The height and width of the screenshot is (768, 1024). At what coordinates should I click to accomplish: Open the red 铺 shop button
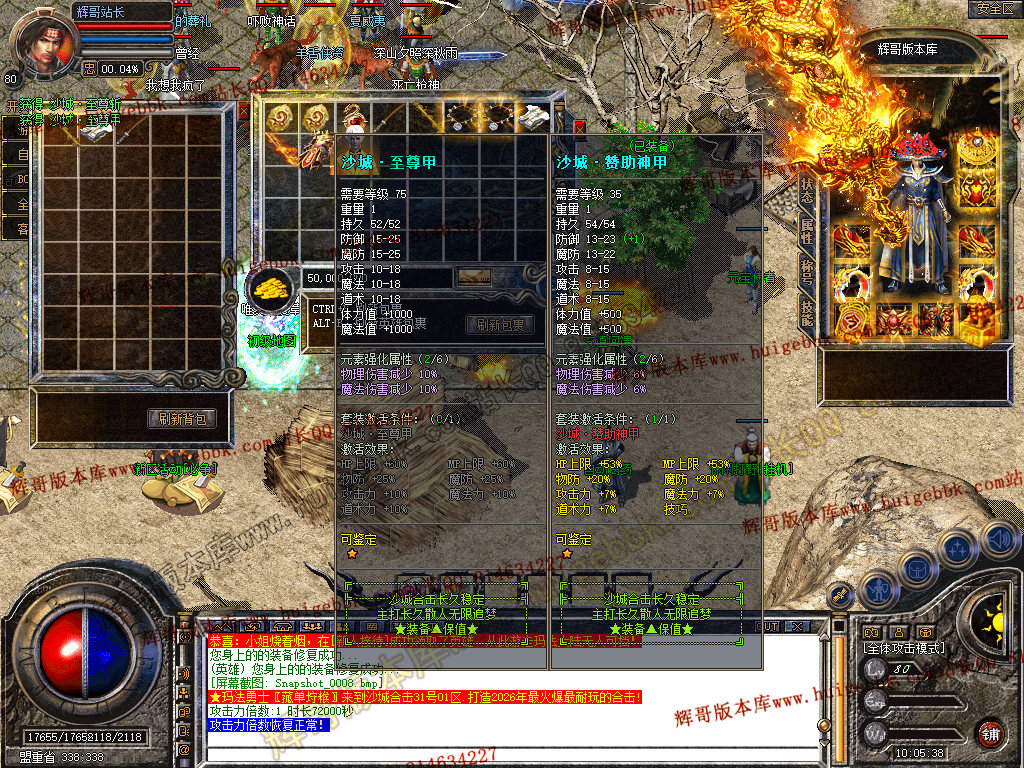click(990, 734)
